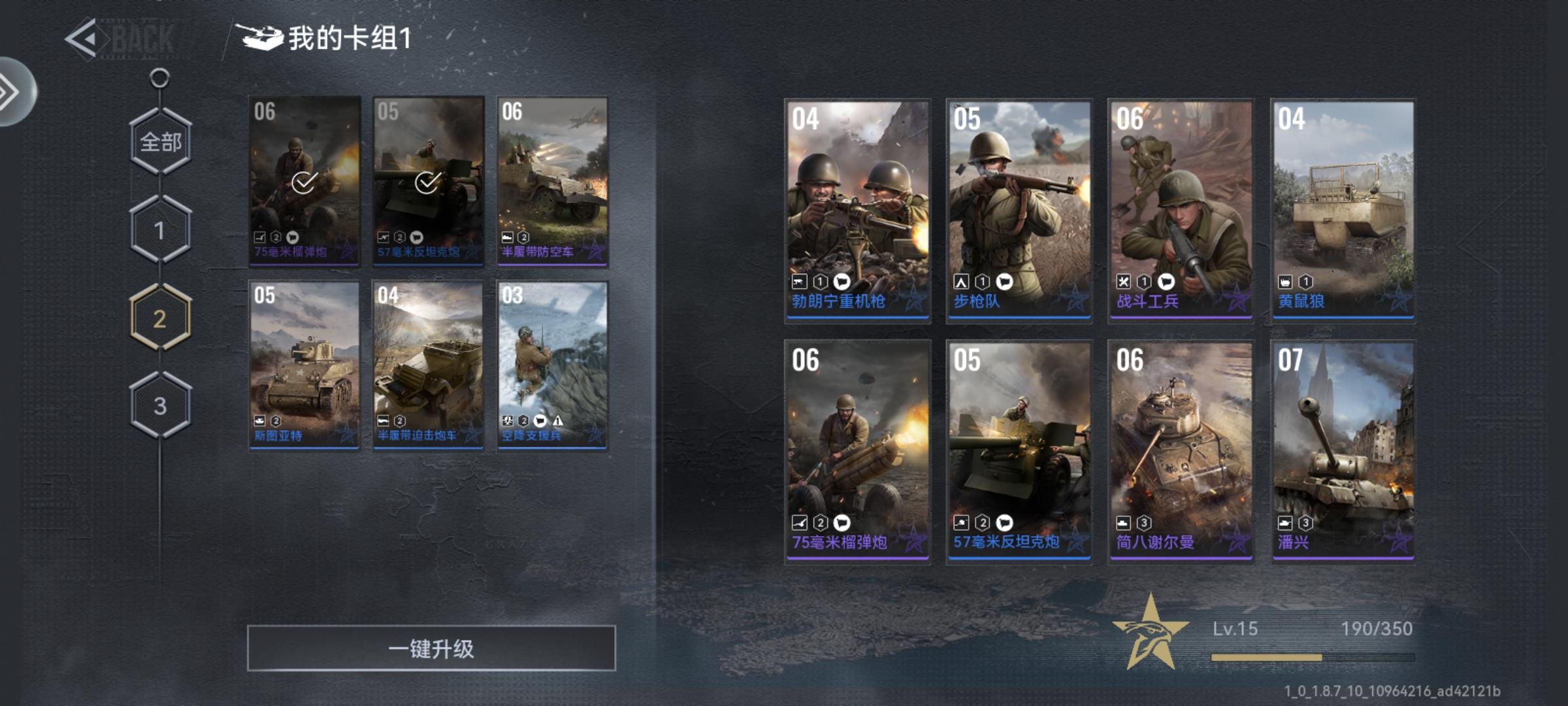The height and width of the screenshot is (706, 1568).
Task: Select the cost tier 2 hexagon tab
Action: (x=161, y=318)
